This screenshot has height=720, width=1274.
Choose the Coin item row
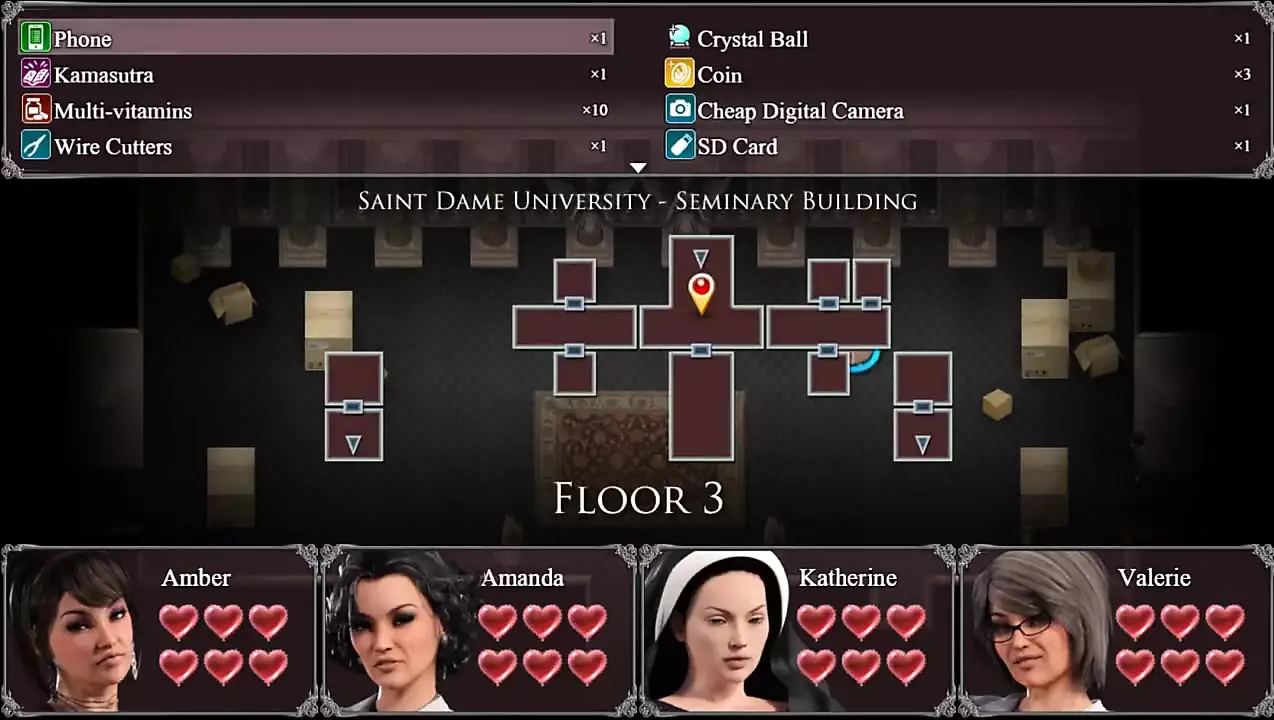958,75
